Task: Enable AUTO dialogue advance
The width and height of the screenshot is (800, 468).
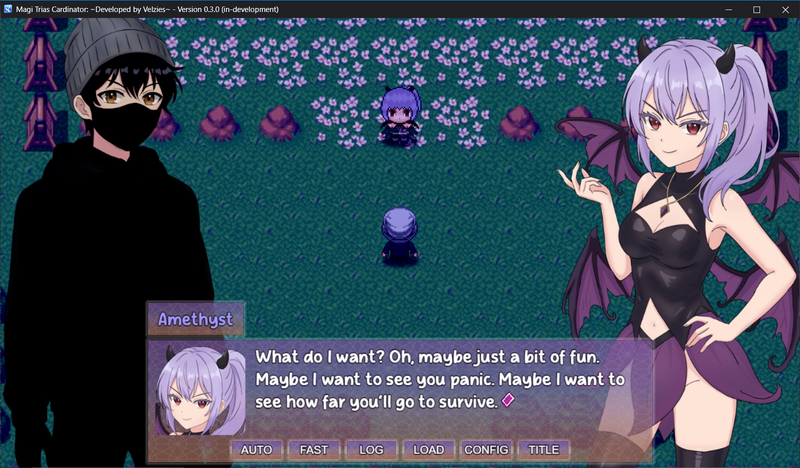Action: click(x=257, y=450)
